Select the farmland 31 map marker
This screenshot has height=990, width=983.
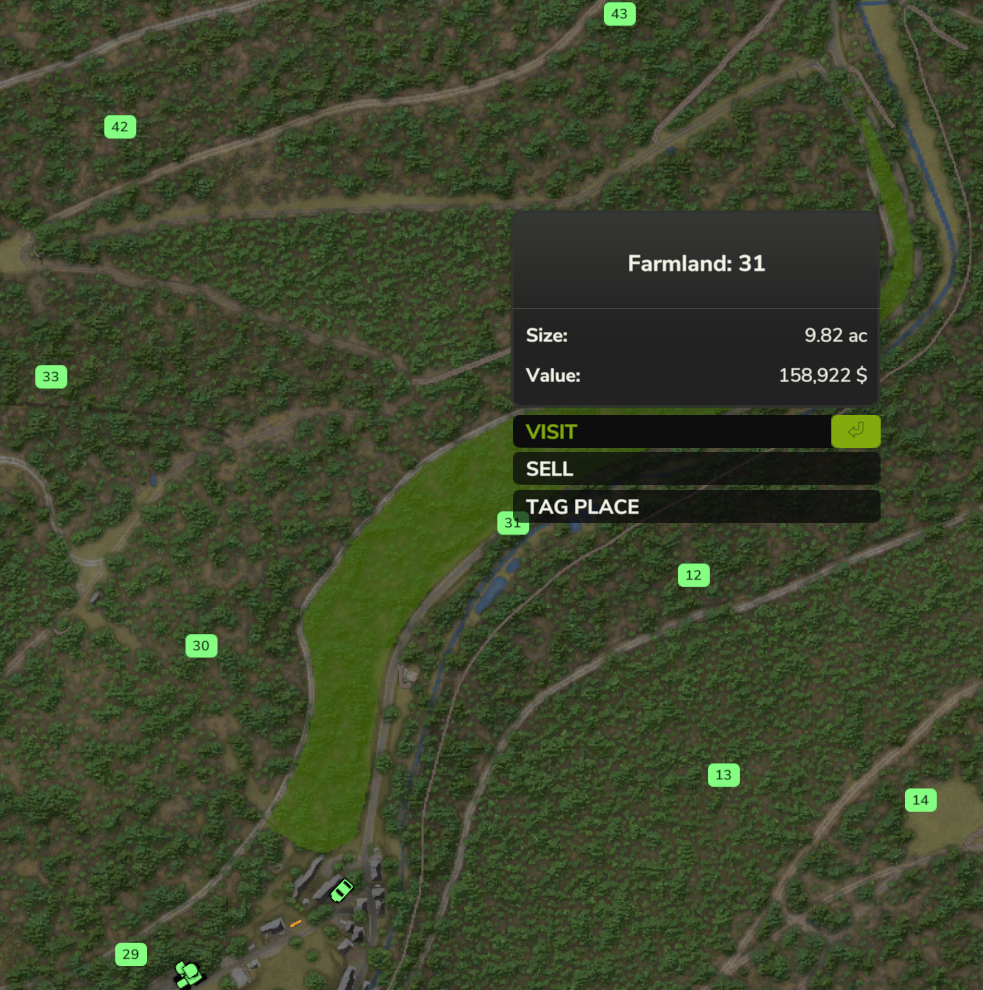point(512,523)
